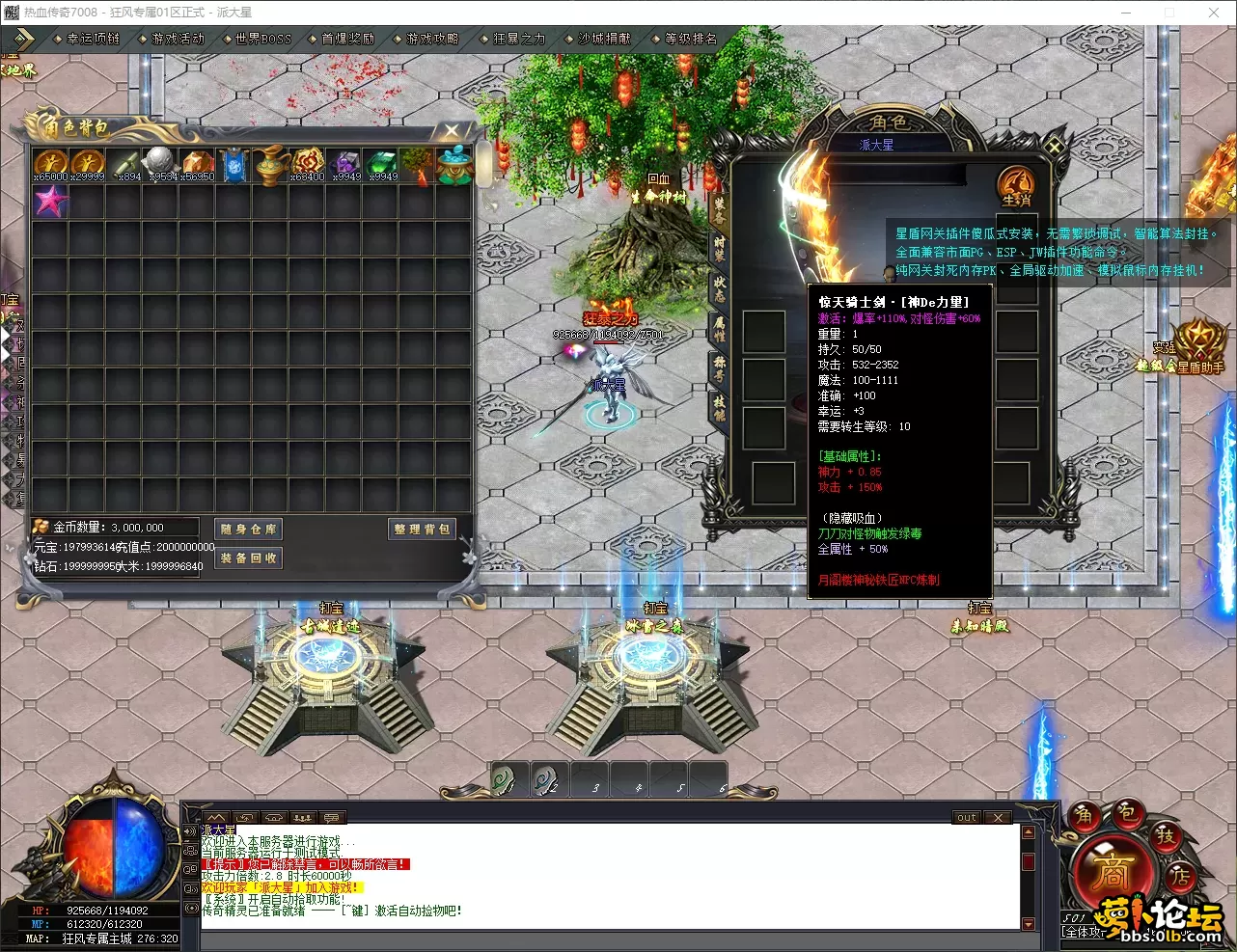Click the 整理背包 sort bag button
The width and height of the screenshot is (1237, 952).
(x=422, y=529)
